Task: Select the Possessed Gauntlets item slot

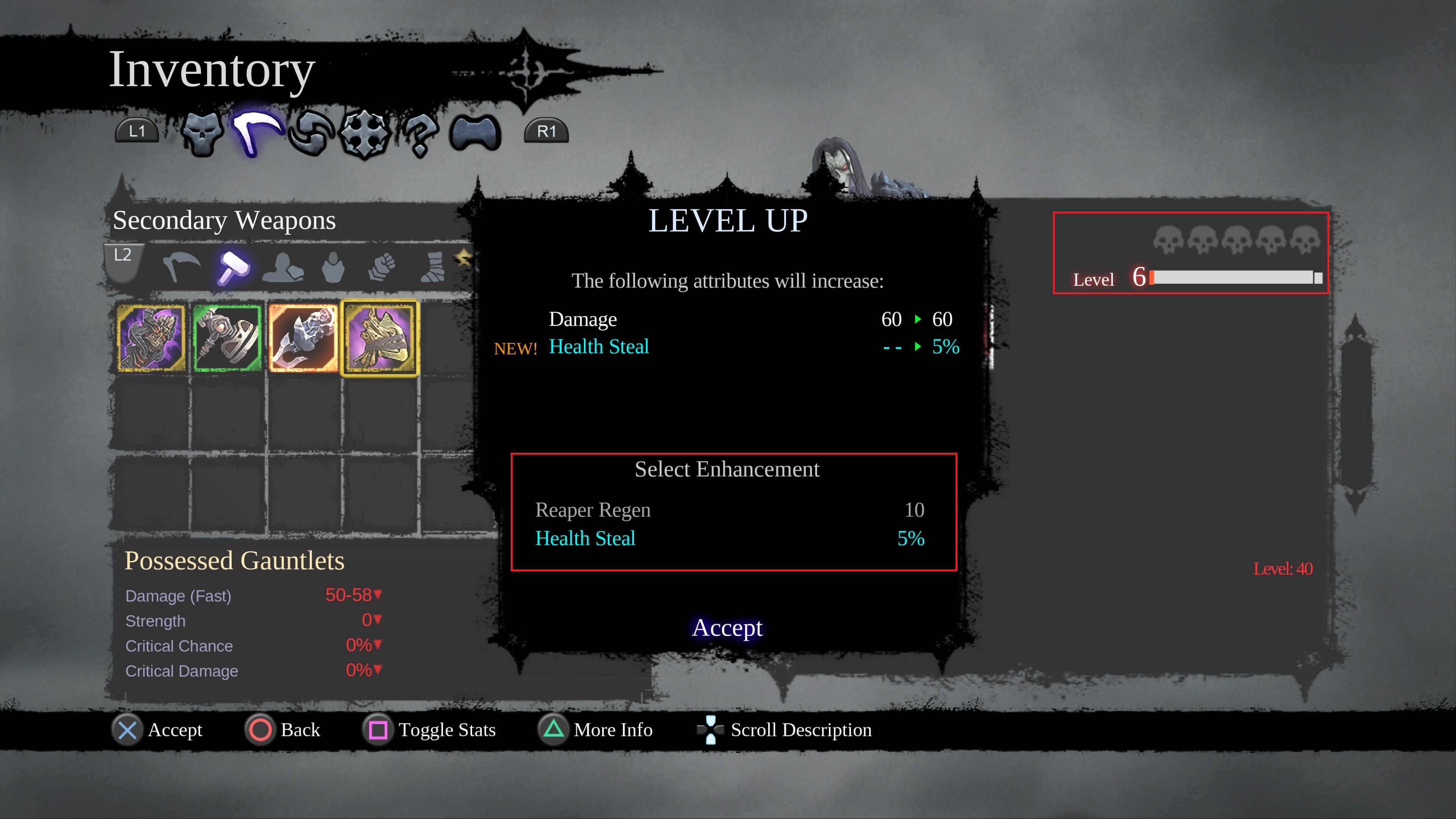Action: point(380,338)
